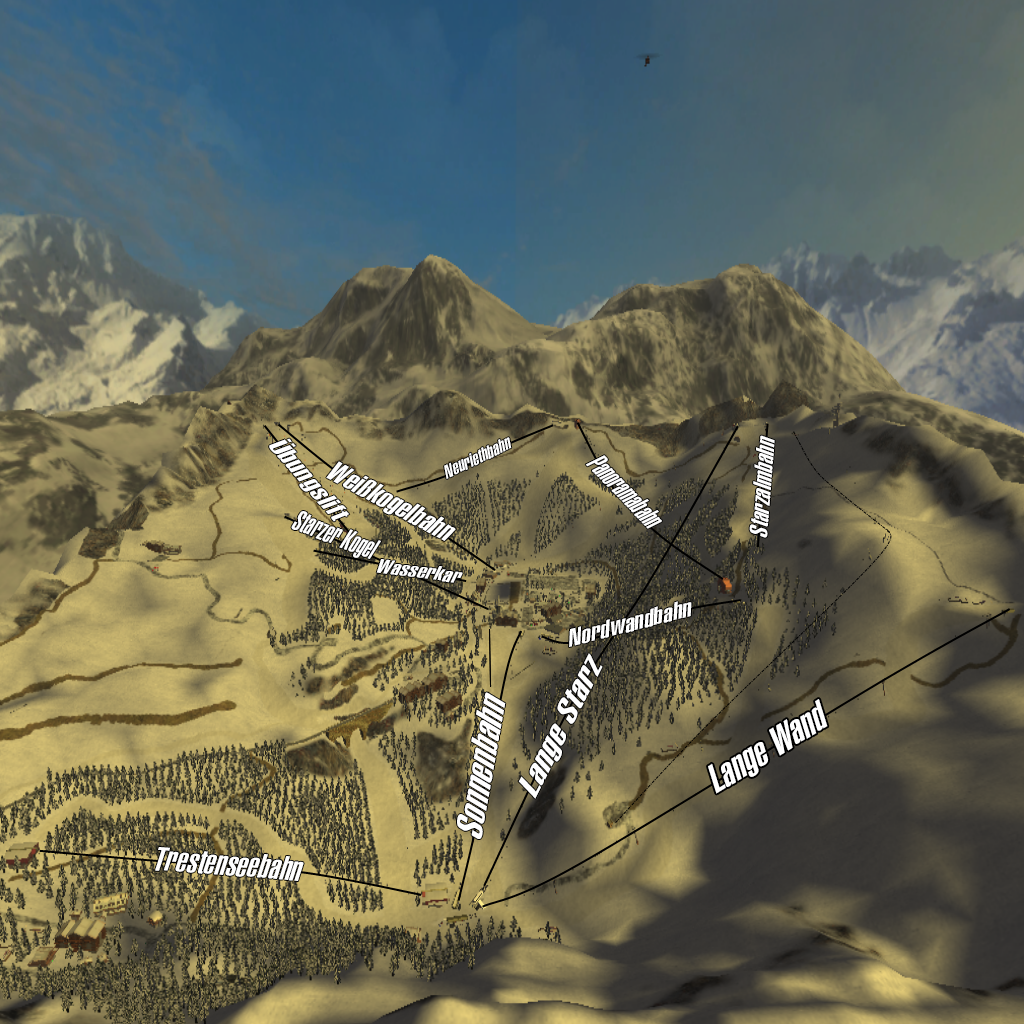Select the Panoramabahn lift label

pyautogui.click(x=625, y=491)
